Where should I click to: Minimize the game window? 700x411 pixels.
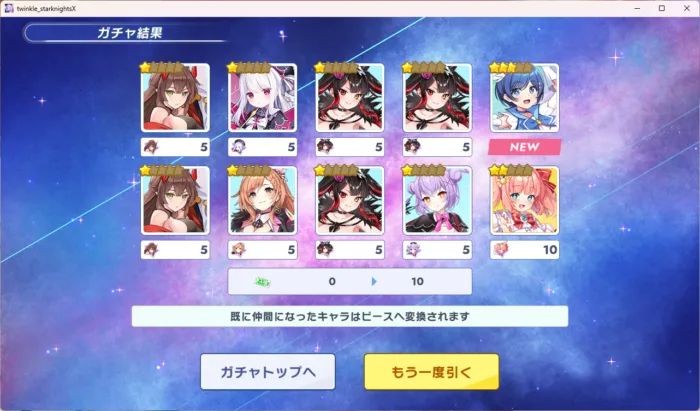coord(637,8)
